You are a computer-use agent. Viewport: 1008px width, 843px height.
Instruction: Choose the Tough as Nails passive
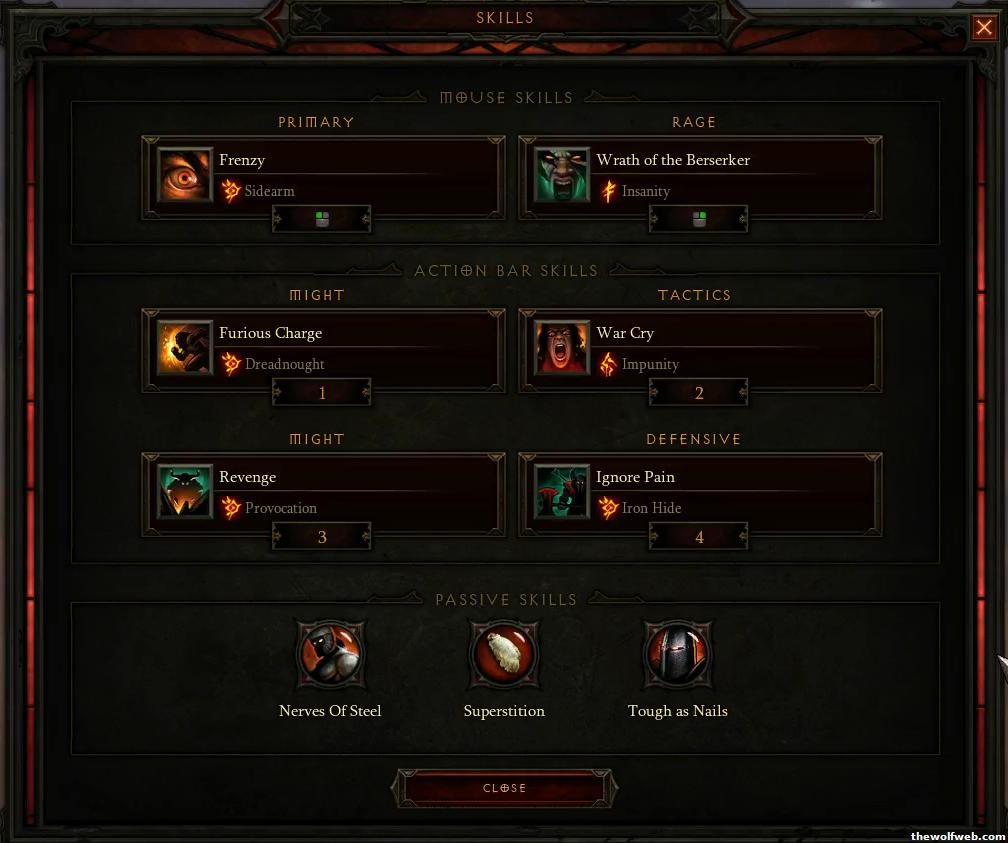(x=677, y=655)
